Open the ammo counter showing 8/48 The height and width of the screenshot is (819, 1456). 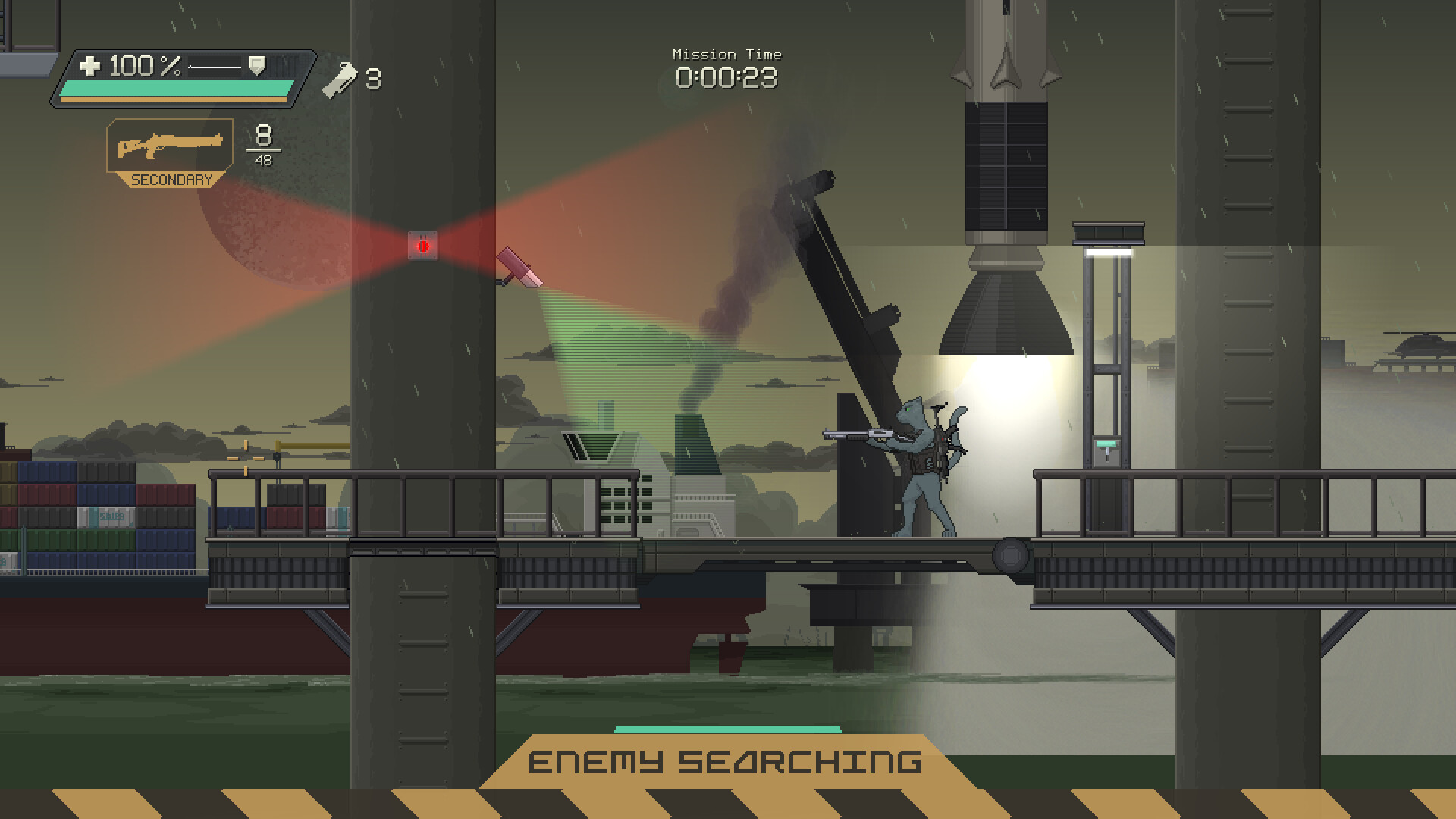click(x=262, y=144)
